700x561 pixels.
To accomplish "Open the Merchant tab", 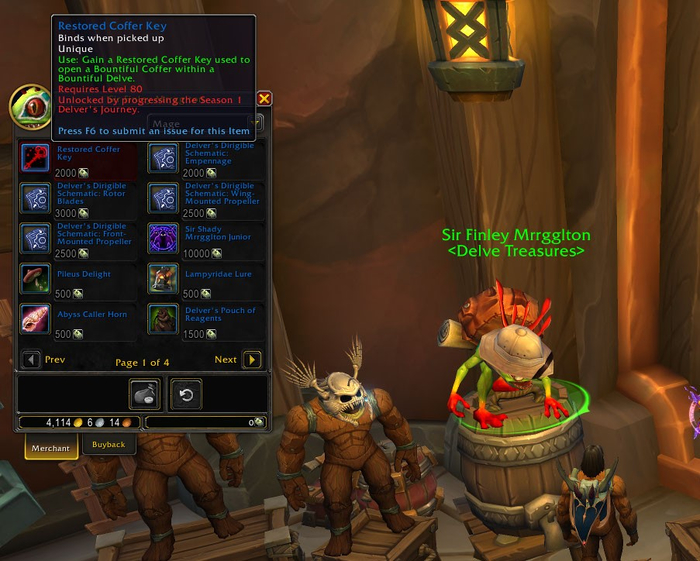I will (x=50, y=448).
